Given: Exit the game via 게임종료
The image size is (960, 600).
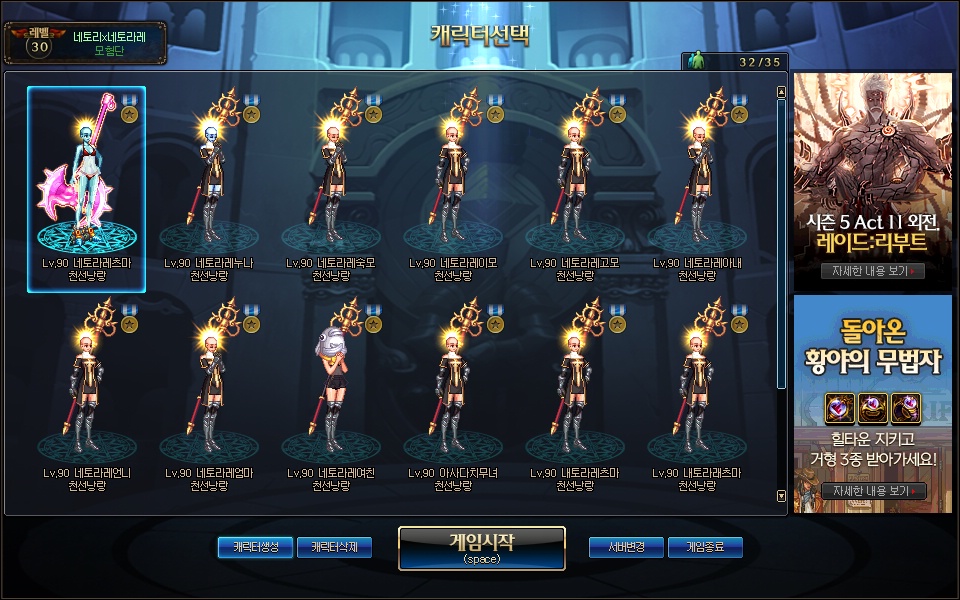Looking at the screenshot, I should click(x=705, y=547).
